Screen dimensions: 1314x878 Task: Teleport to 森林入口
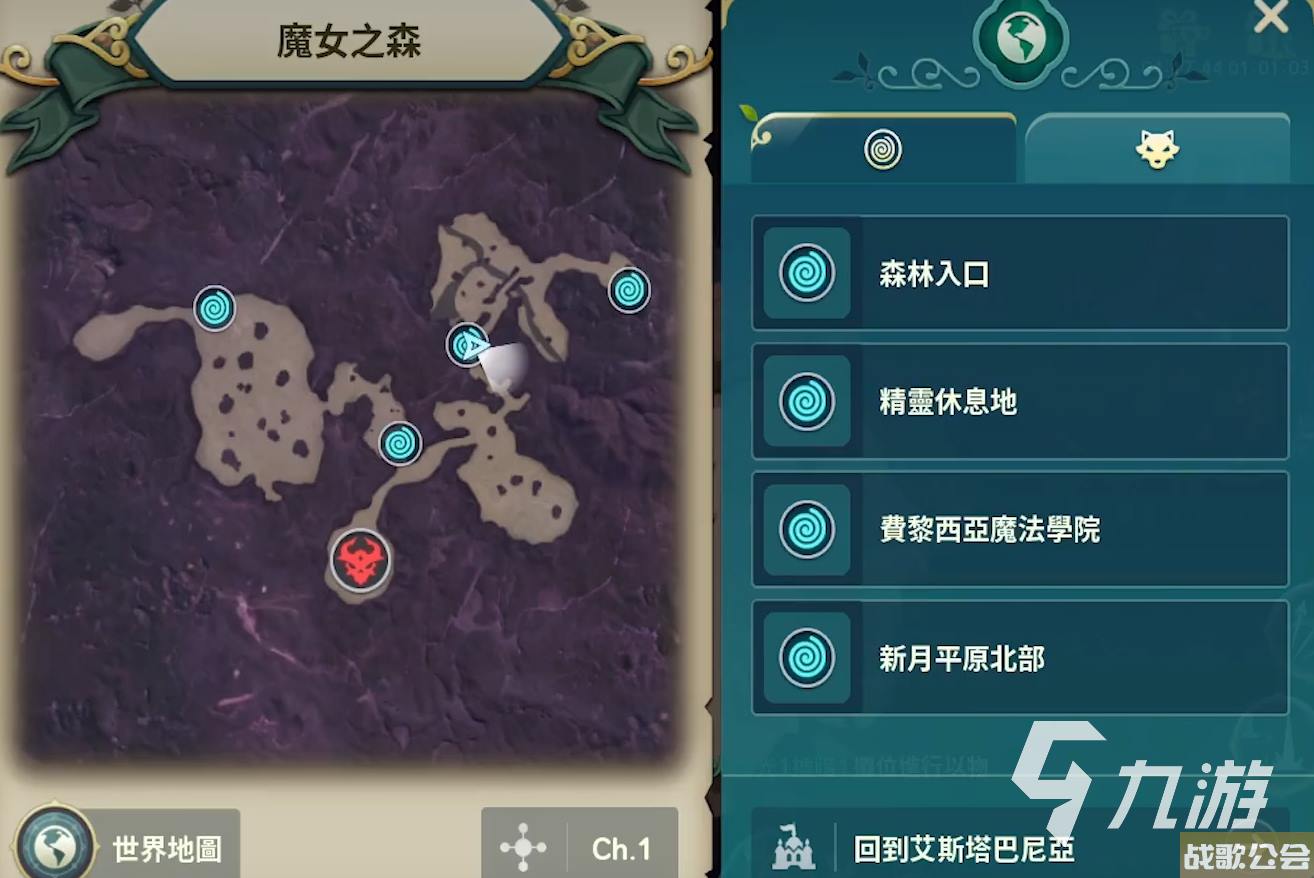[1018, 273]
